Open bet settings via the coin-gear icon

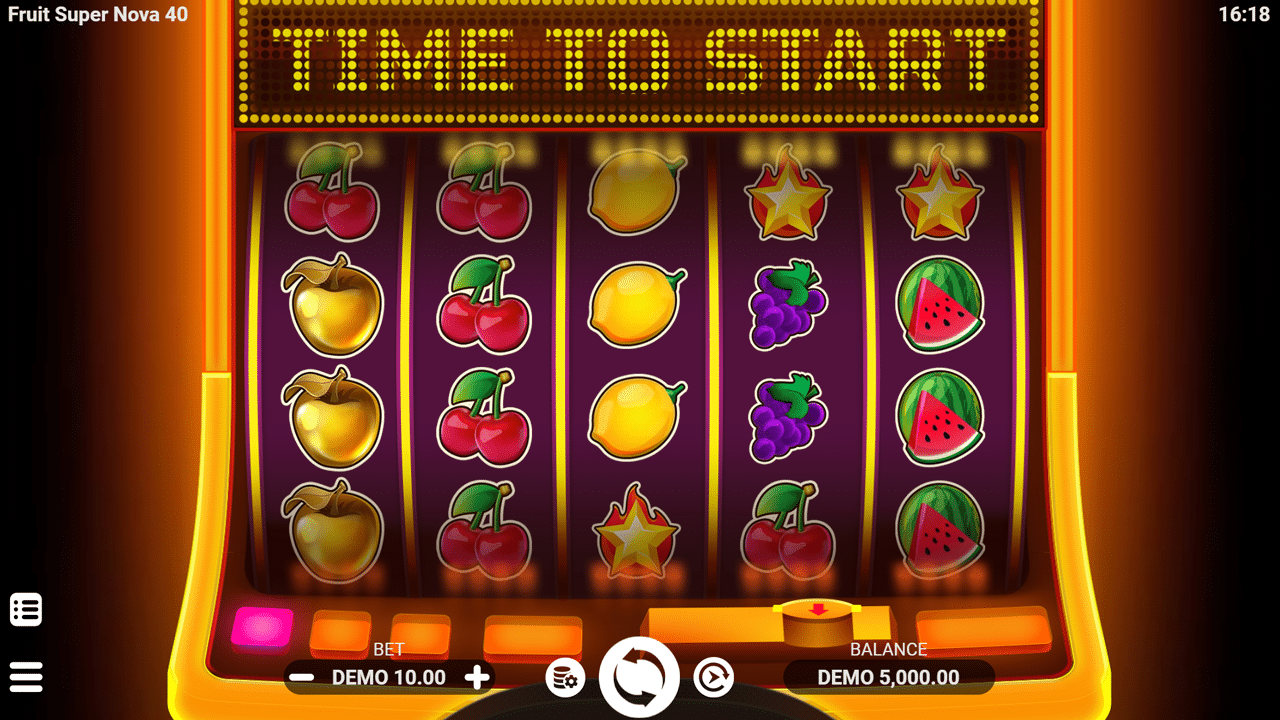(565, 677)
